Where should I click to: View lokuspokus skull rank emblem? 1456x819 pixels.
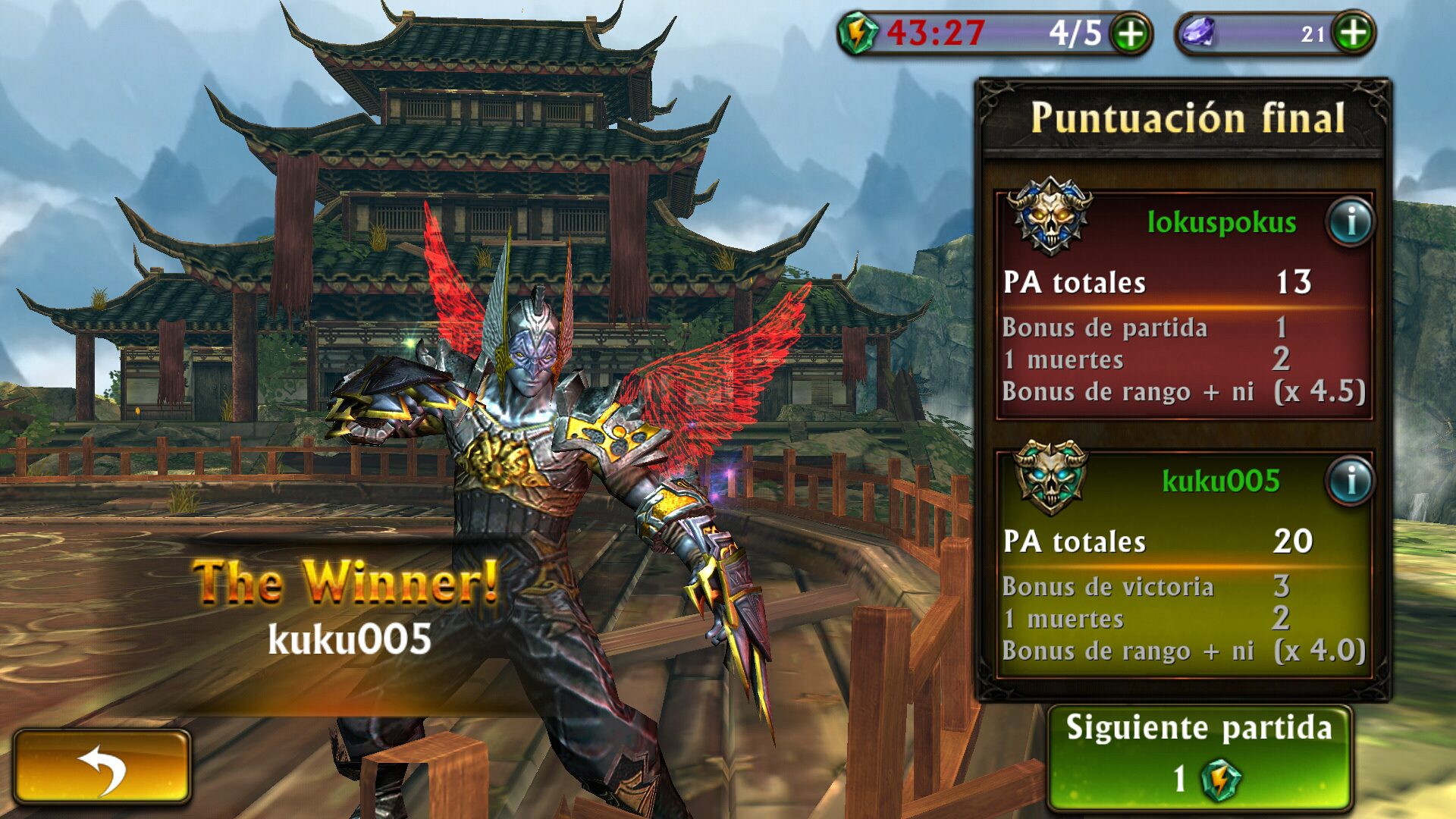[1050, 216]
